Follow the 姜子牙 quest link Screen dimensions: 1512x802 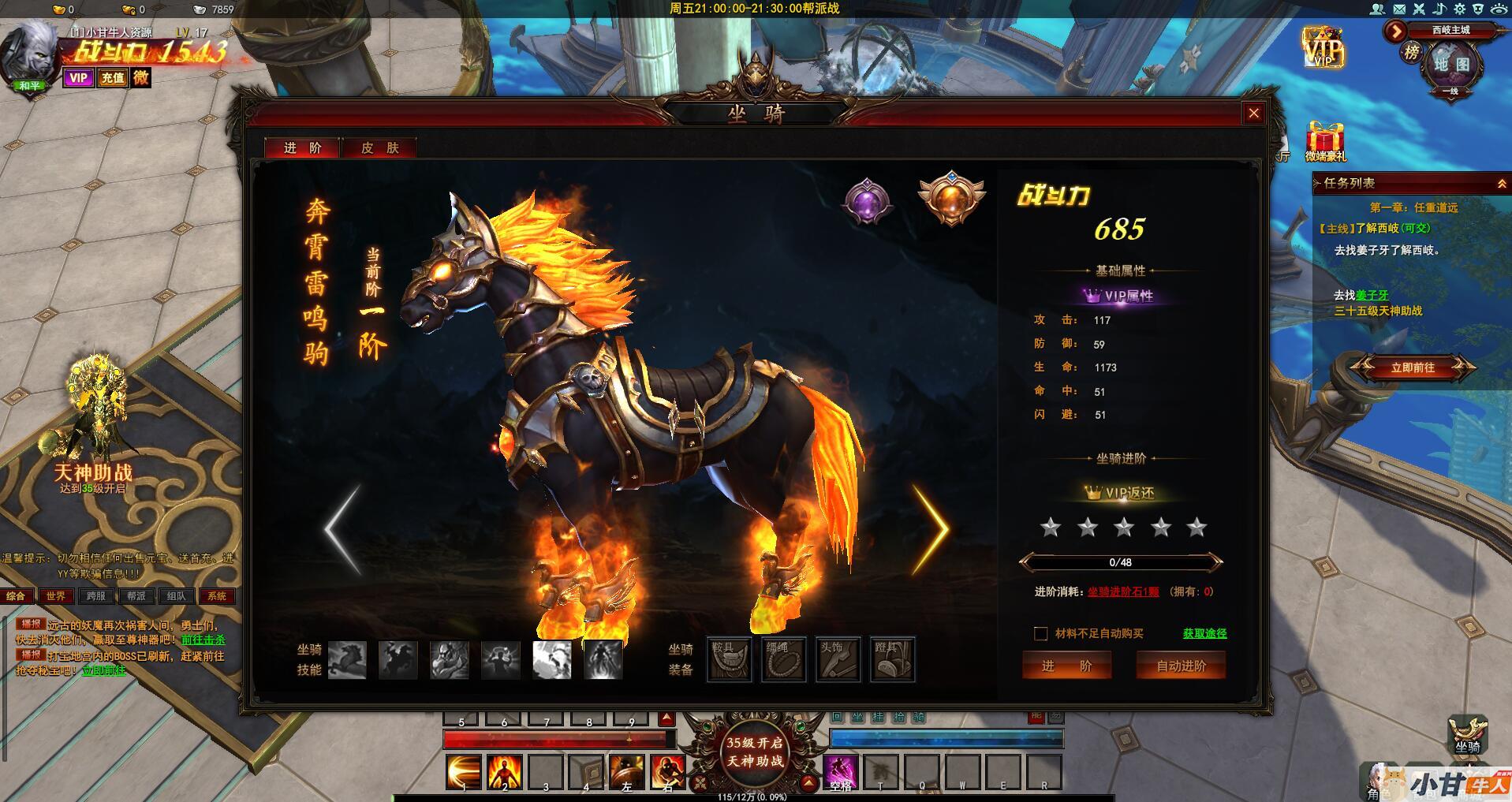pyautogui.click(x=1372, y=295)
